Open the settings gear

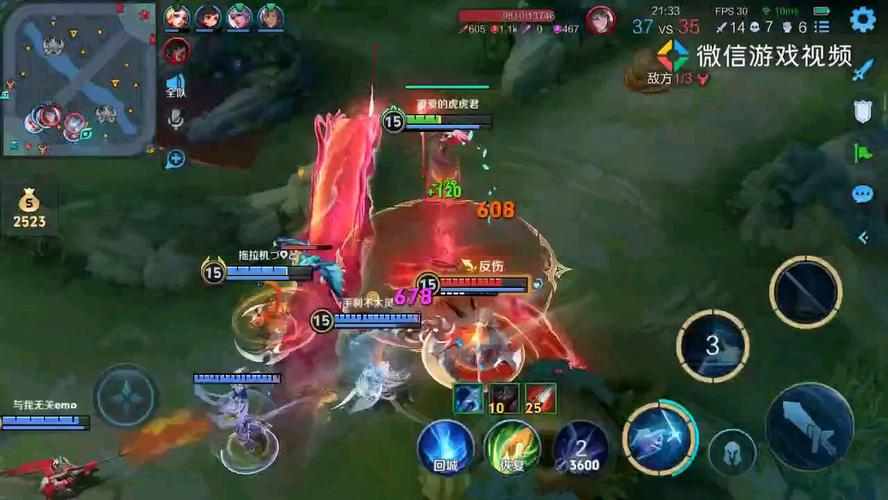point(862,19)
